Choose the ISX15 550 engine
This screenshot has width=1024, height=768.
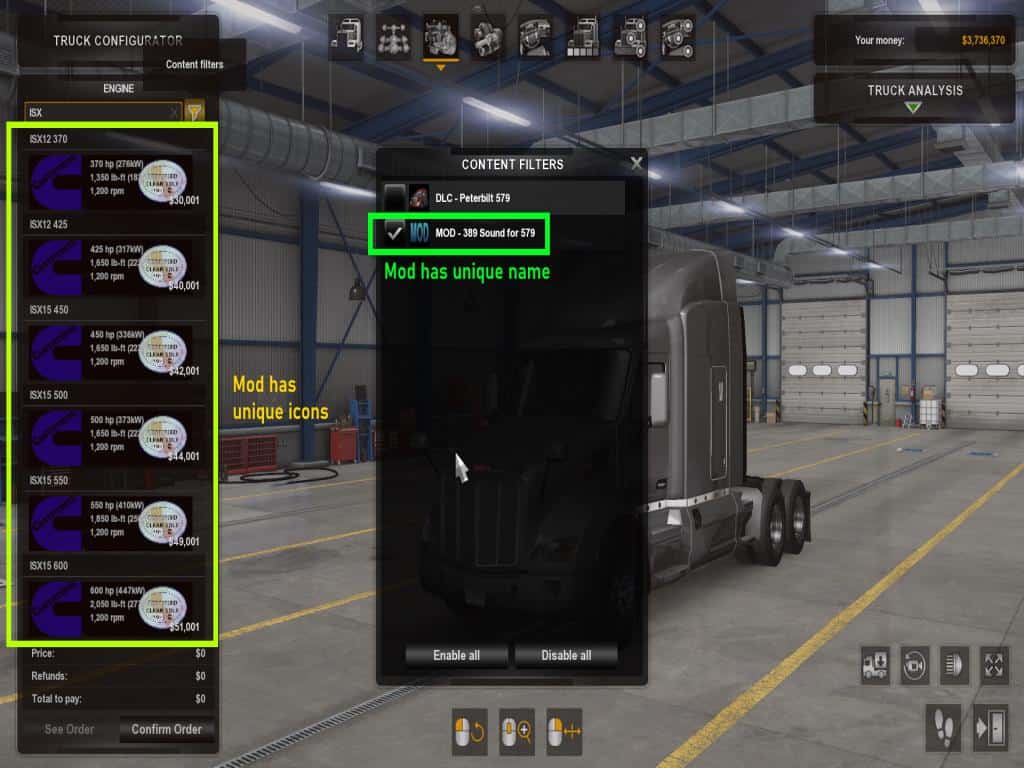[110, 521]
